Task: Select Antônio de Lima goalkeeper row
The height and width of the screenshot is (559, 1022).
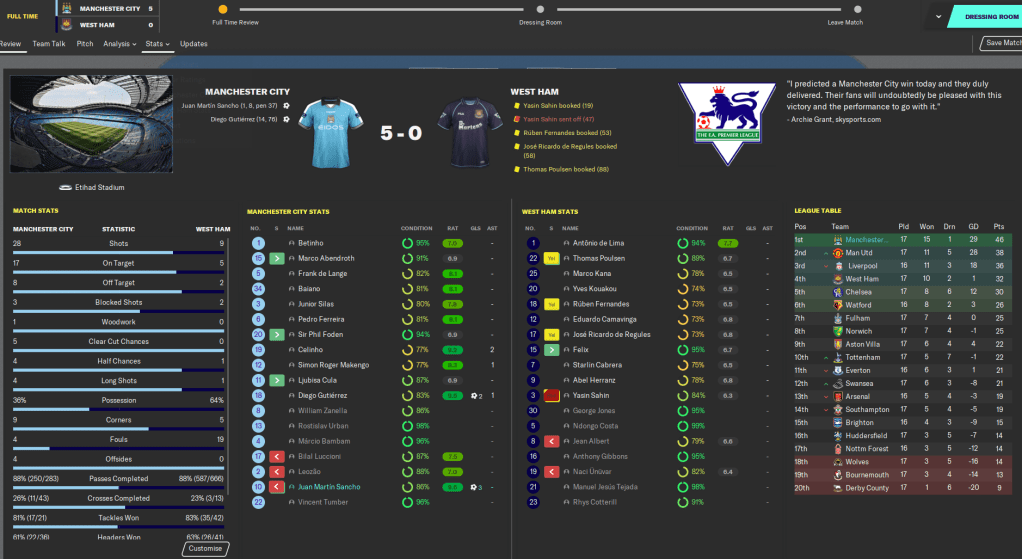Action: [600, 243]
